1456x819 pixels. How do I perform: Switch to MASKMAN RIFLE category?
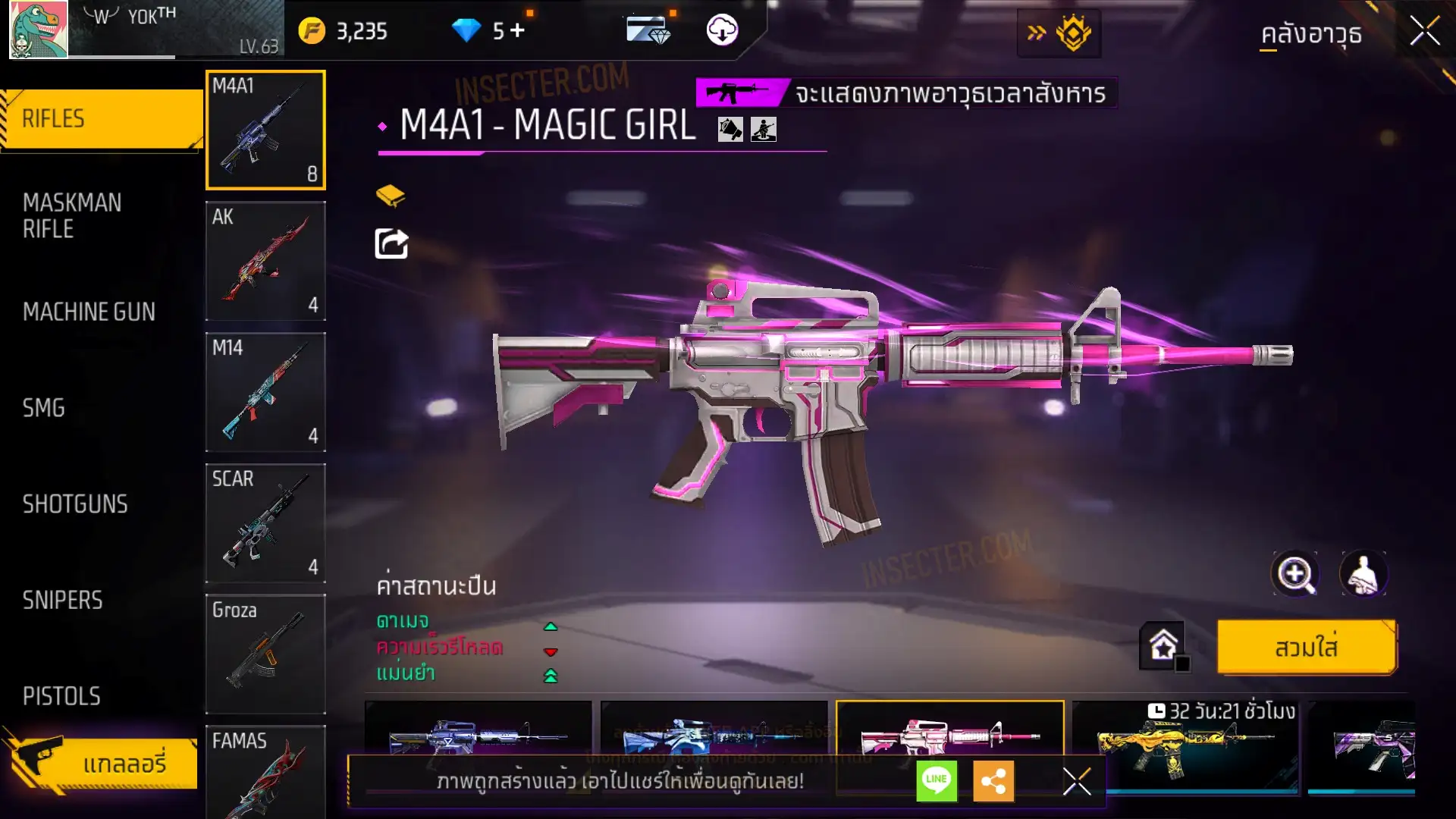72,215
